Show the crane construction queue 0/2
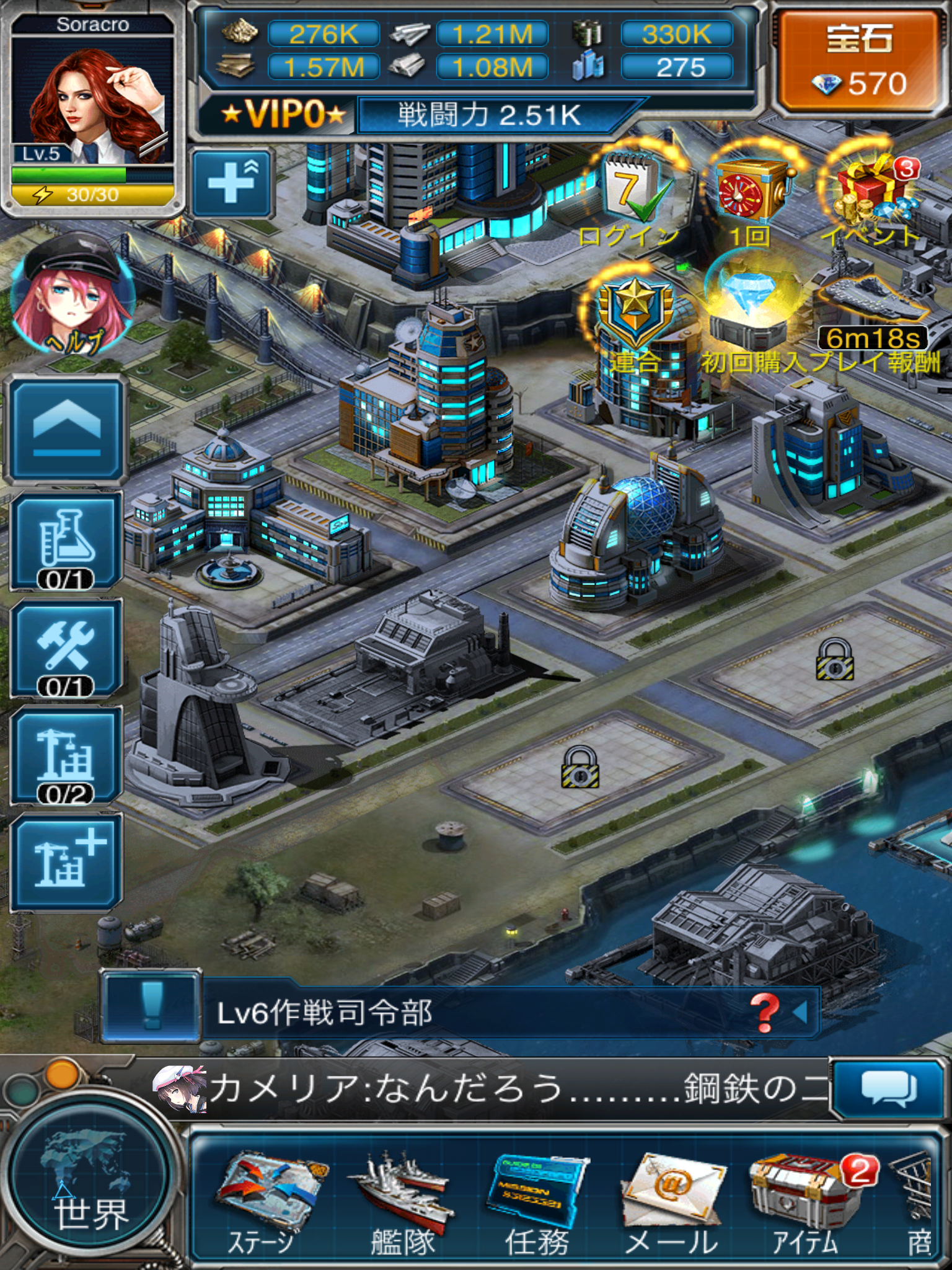 click(66, 757)
